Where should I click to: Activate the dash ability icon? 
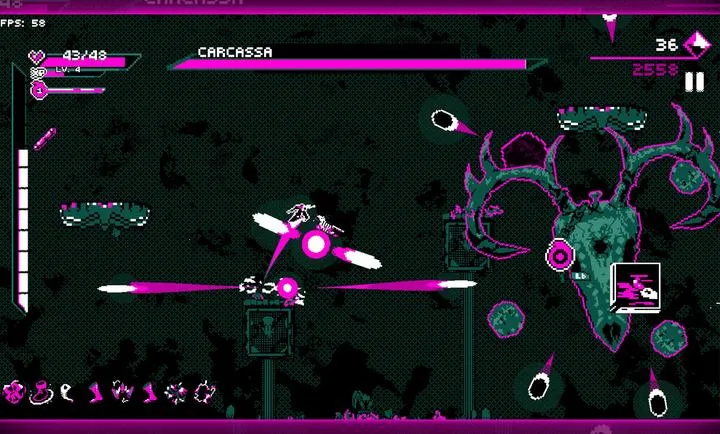[632, 288]
